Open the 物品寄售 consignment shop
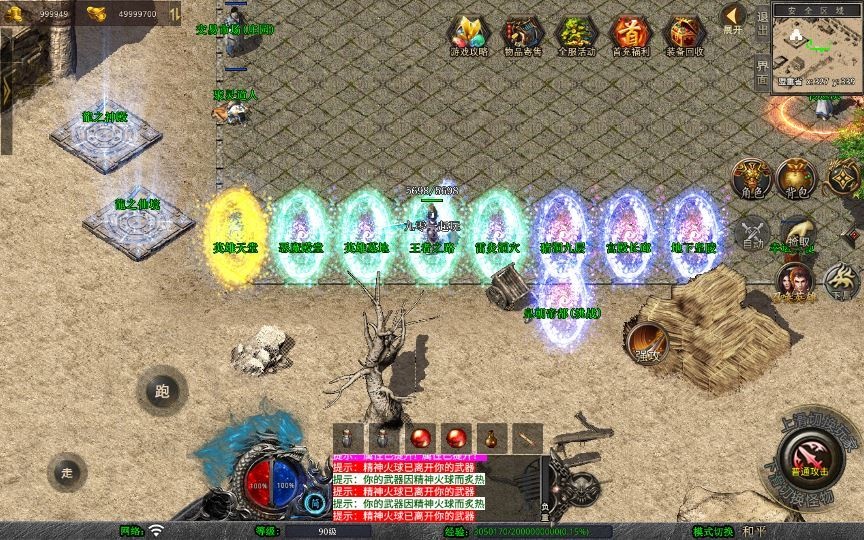The image size is (864, 540). coord(520,34)
